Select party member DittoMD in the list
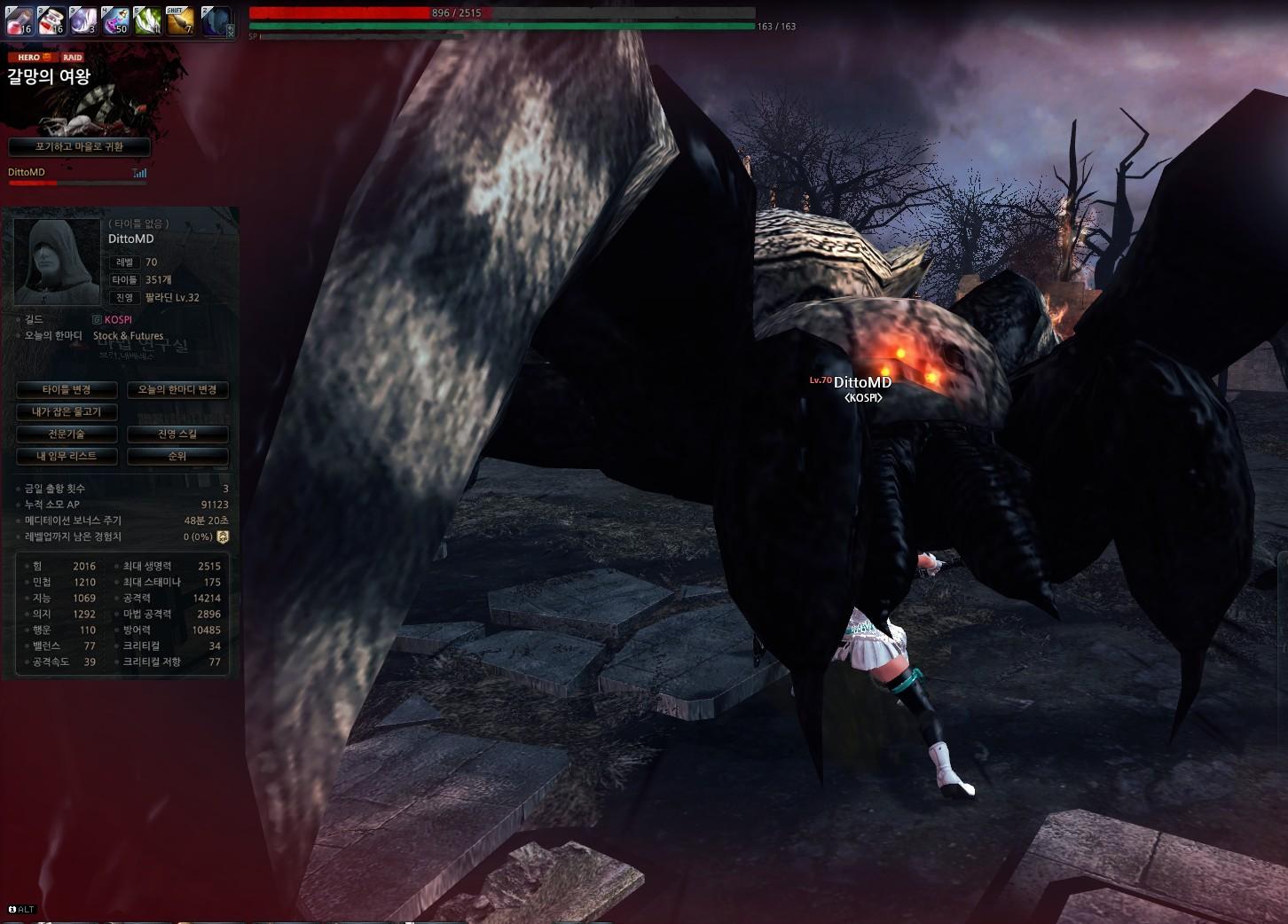The width and height of the screenshot is (1288, 924). pos(27,173)
